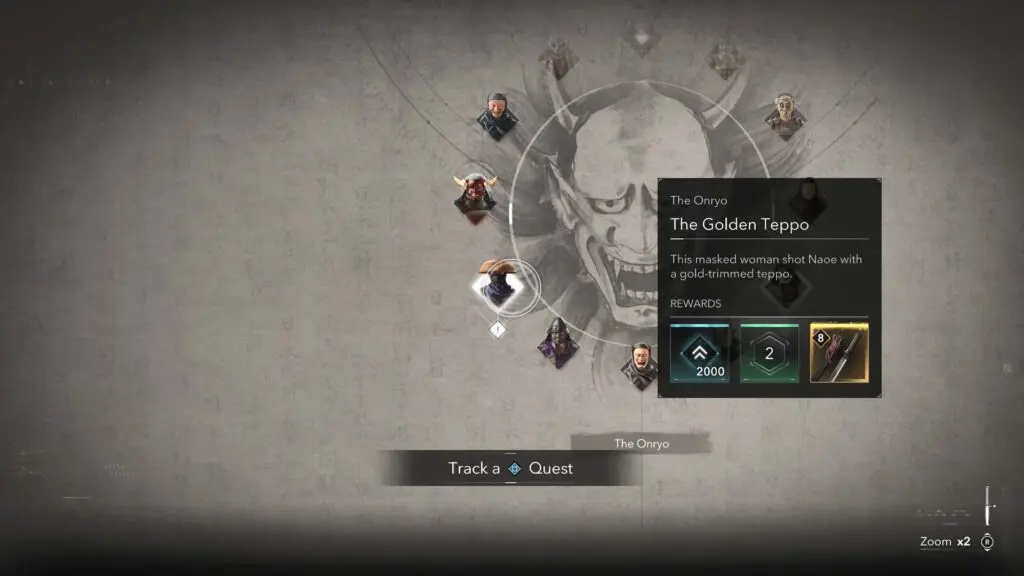Select the red horned oni mask target
This screenshot has height=576, width=1024.
(x=475, y=193)
